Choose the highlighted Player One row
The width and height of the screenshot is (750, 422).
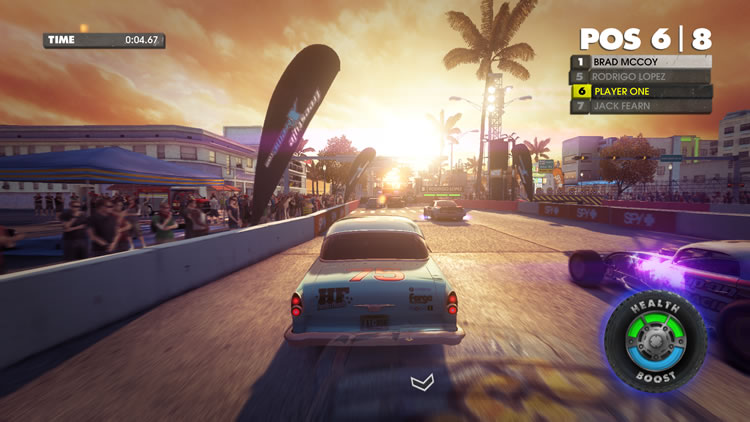641,91
